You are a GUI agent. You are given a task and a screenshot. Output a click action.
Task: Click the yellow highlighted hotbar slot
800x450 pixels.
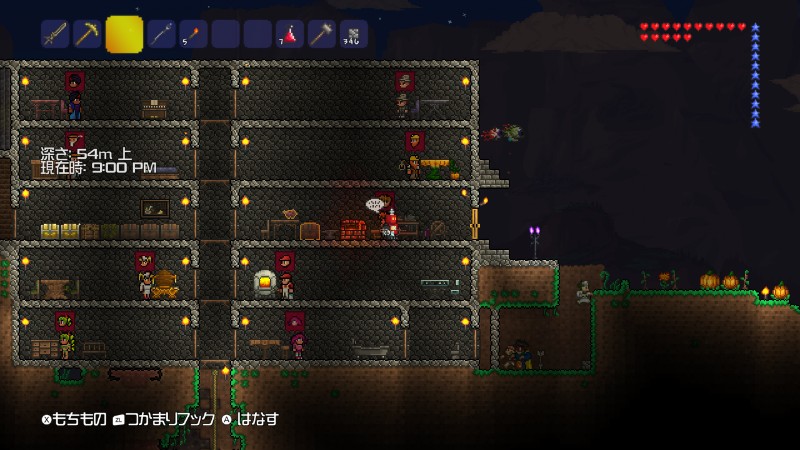(x=124, y=33)
